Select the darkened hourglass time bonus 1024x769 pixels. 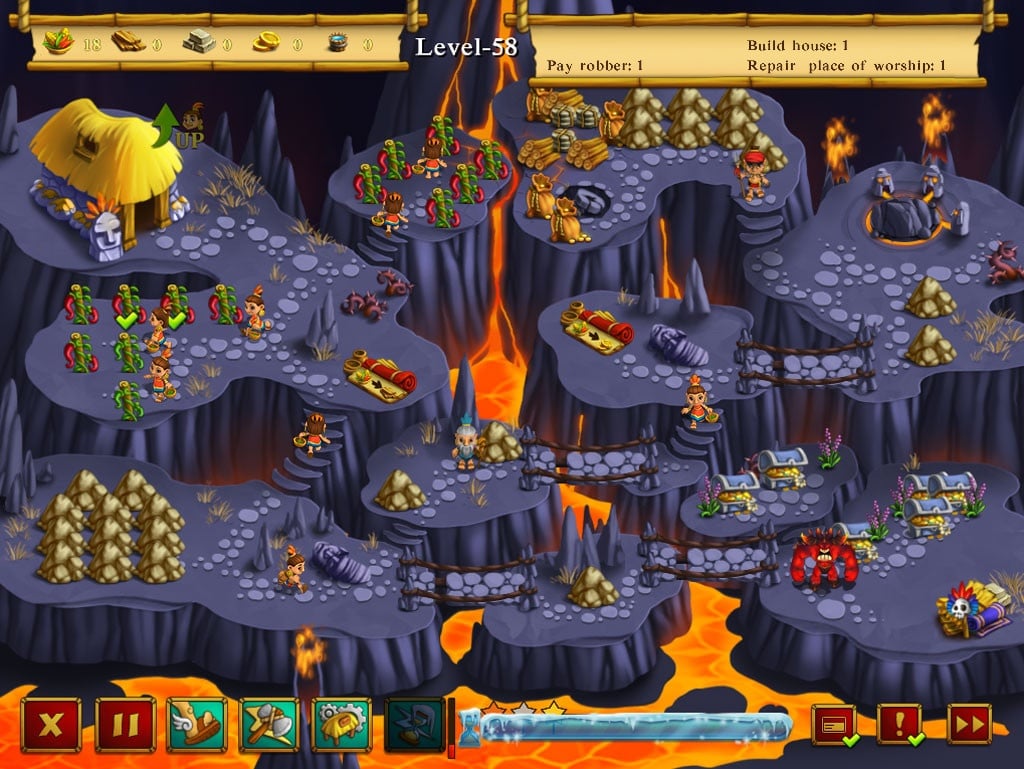click(414, 725)
